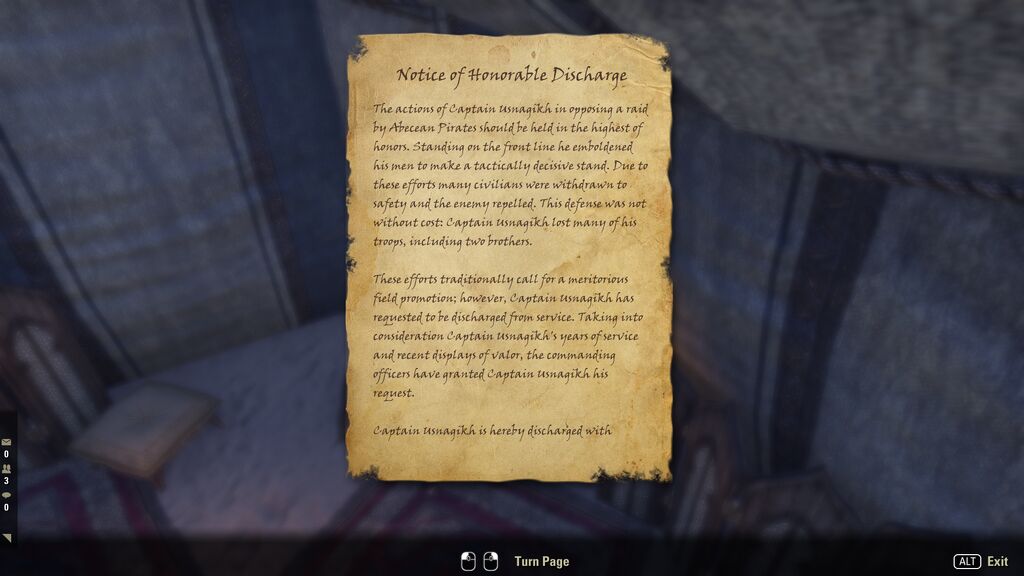Expand the chat window with the arrow
This screenshot has width=1024, height=576.
pos(7,538)
